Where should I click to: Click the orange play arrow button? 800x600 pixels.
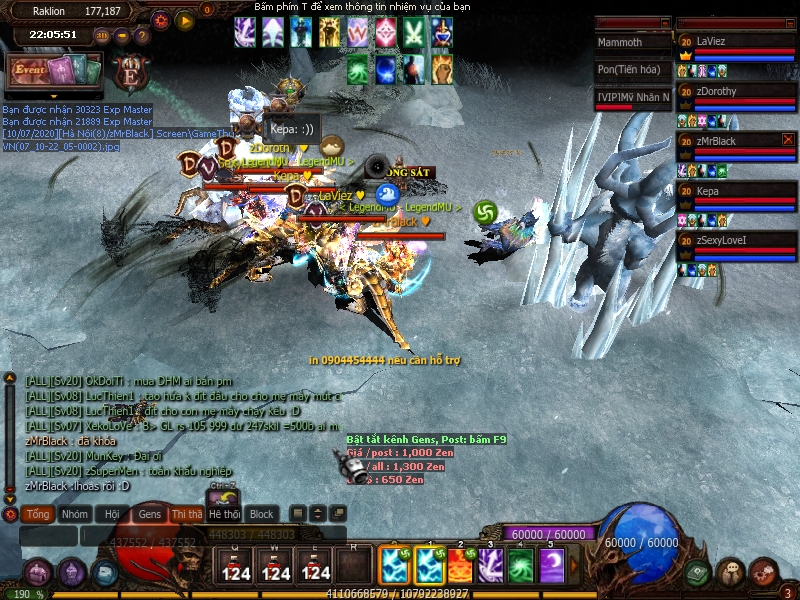184,19
